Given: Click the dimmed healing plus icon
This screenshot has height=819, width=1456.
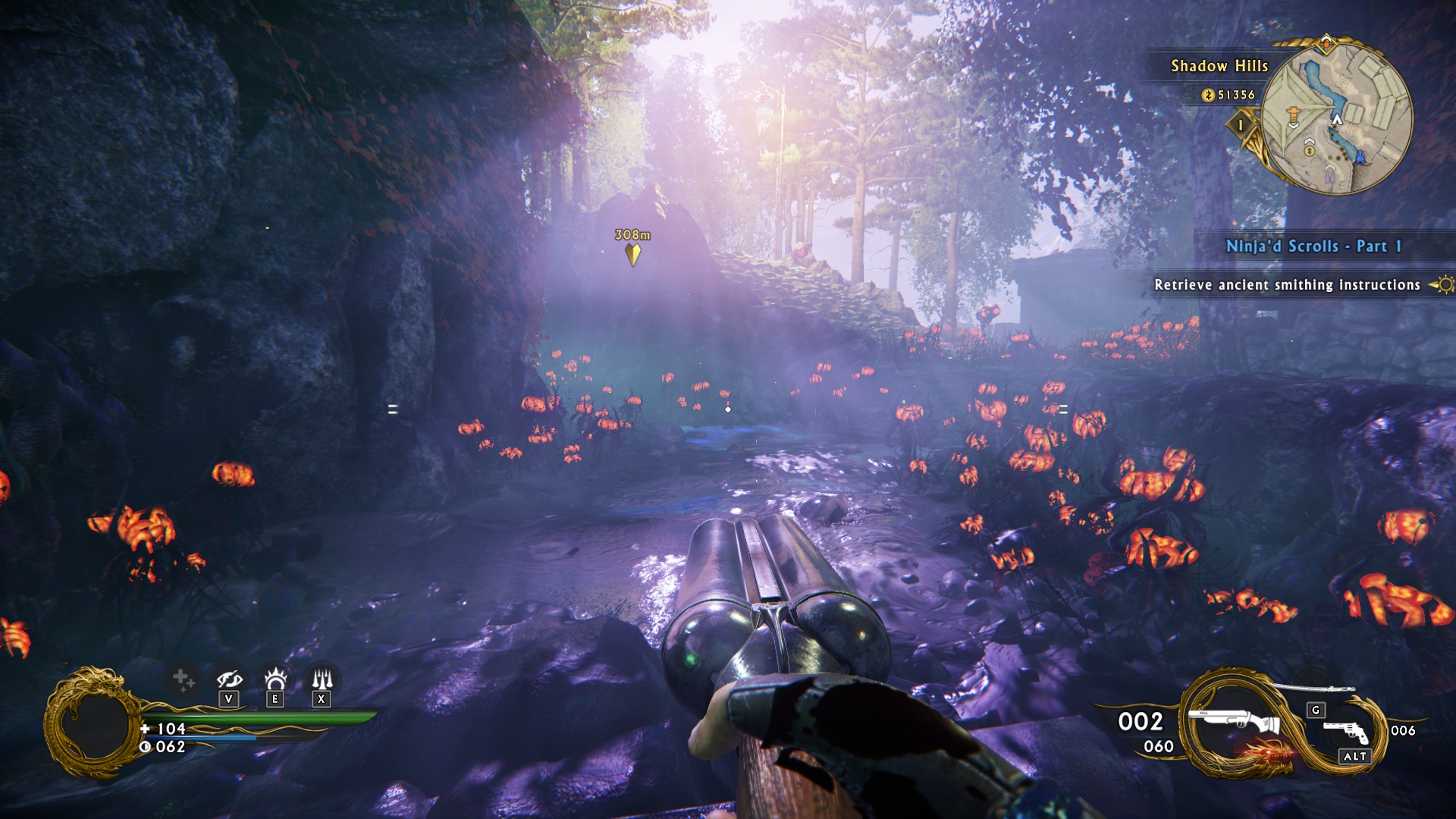Looking at the screenshot, I should coord(183,679).
